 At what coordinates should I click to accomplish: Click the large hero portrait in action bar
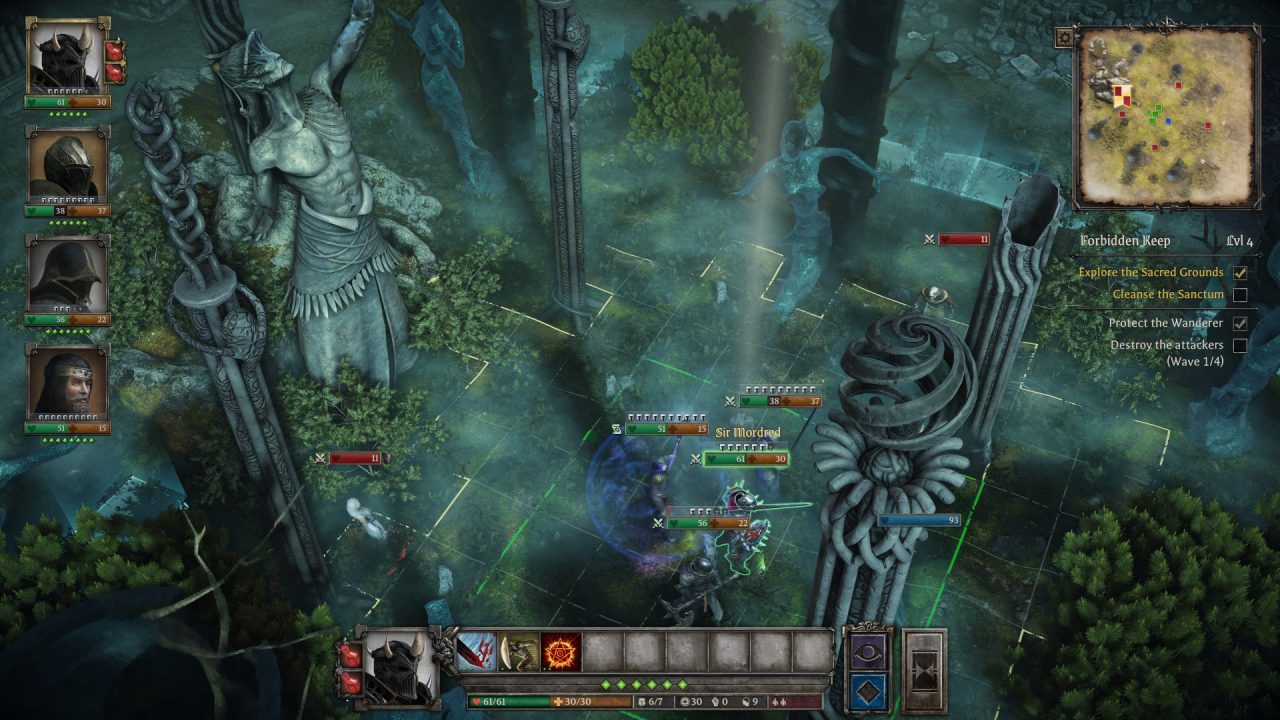pyautogui.click(x=398, y=668)
